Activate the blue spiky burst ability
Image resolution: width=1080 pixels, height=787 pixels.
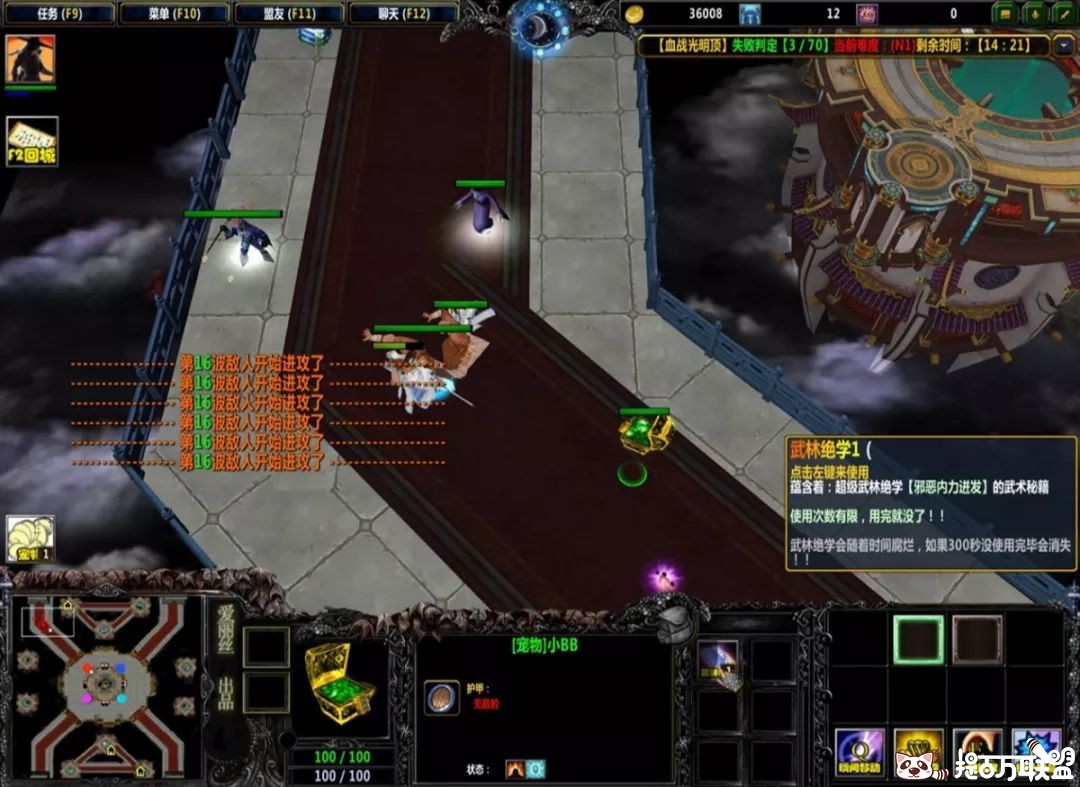click(1036, 752)
